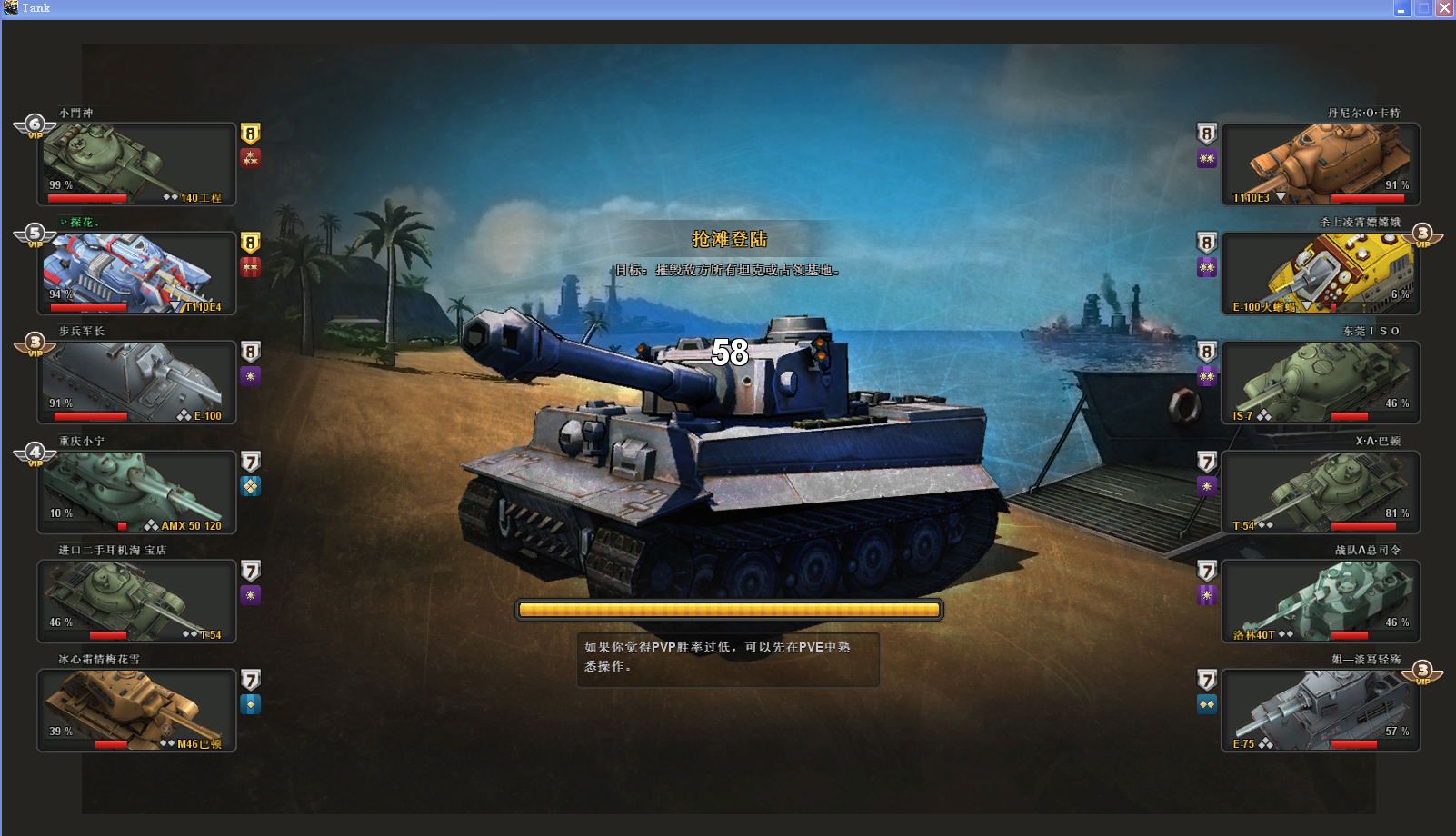Click the gold double-star medal under 小门神's tier badge
Image resolution: width=1456 pixels, height=836 pixels.
[251, 158]
